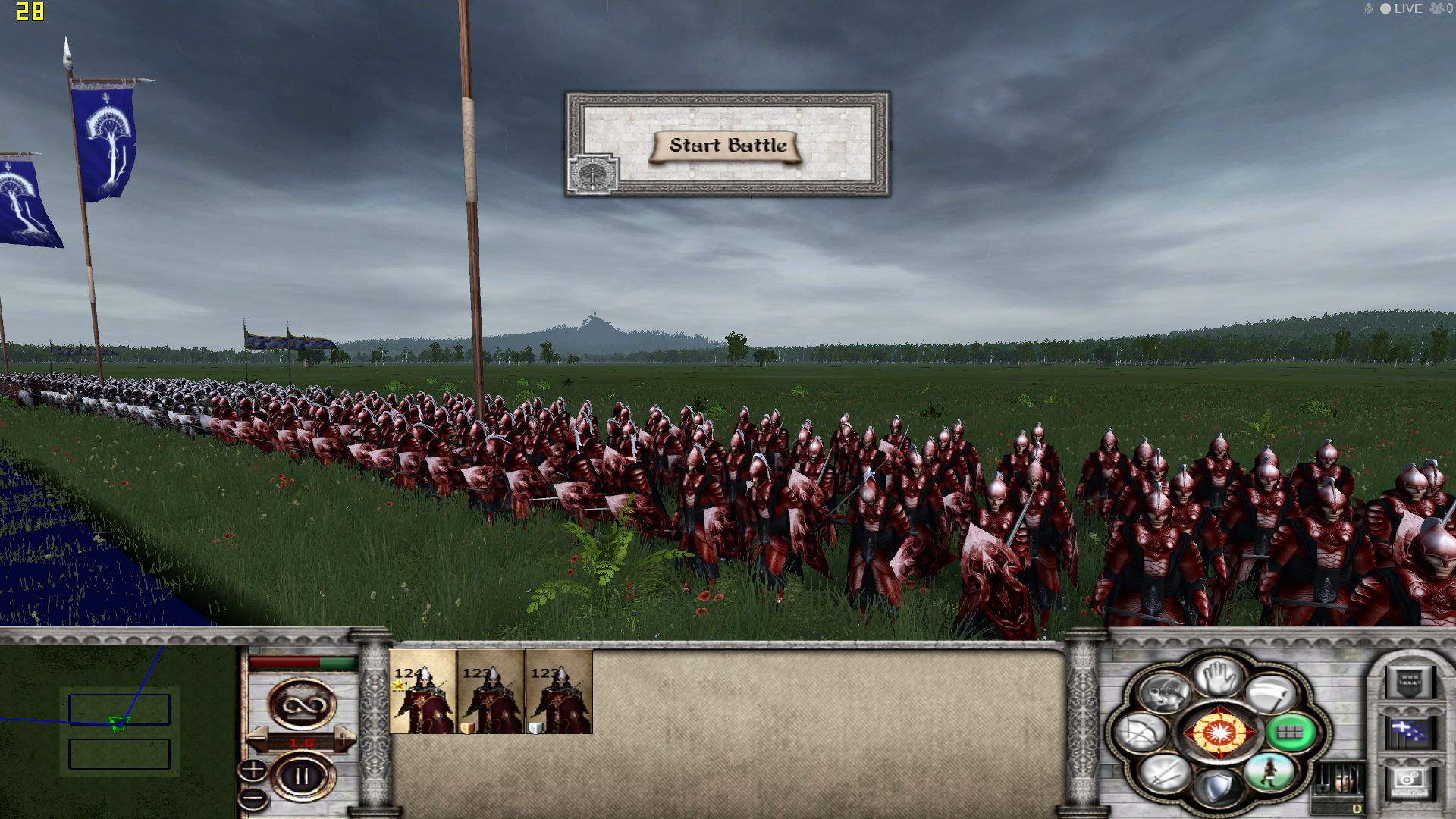Viewport: 1456px width, 819px height.
Task: Zoom in the minimap with round plus
Action: coord(253,770)
